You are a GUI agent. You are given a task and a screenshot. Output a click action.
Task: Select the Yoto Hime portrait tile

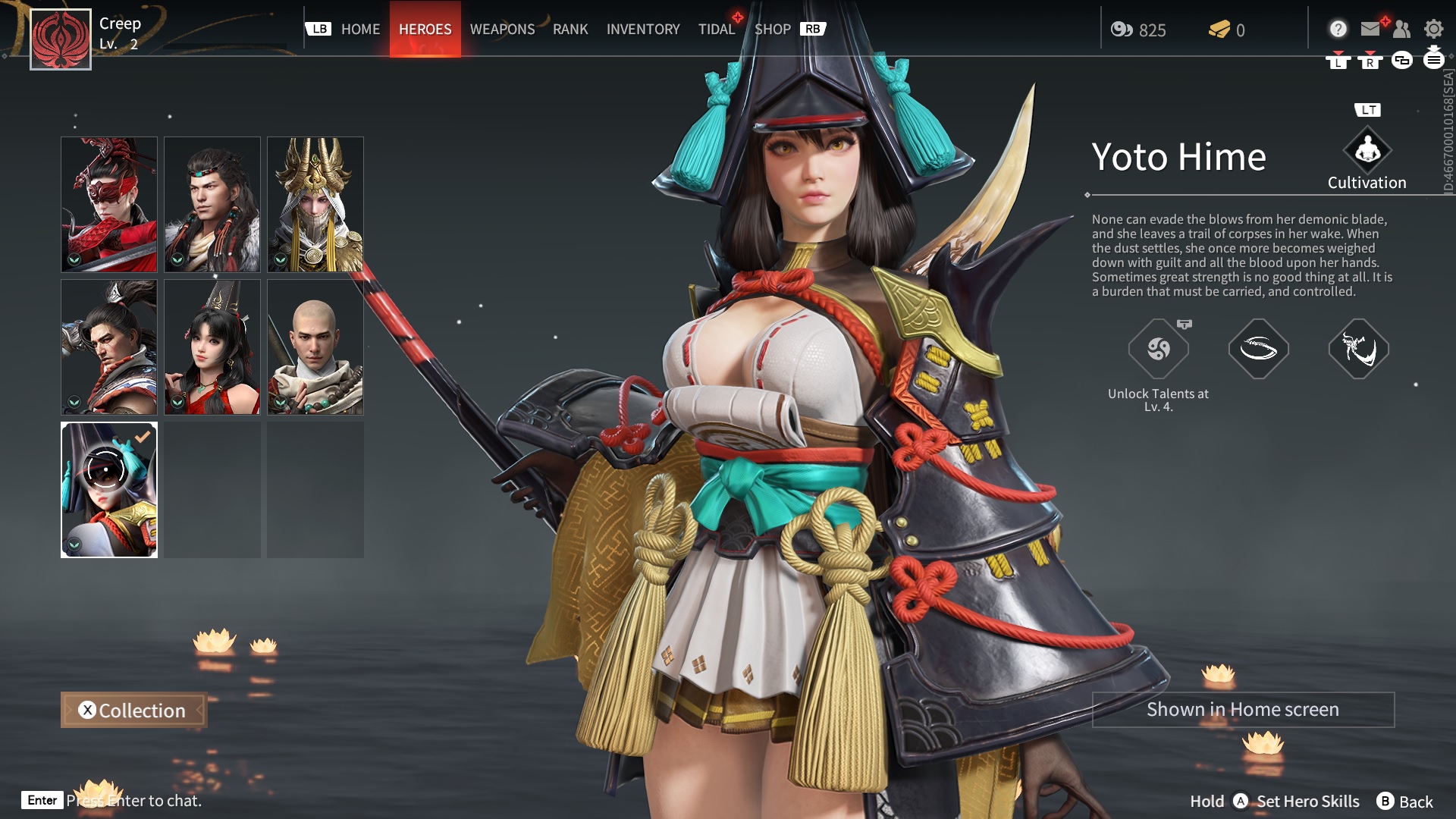point(109,489)
